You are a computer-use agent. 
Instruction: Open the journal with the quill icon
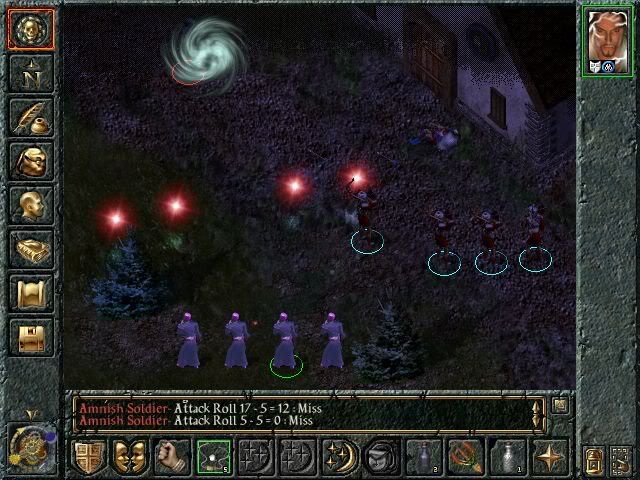point(31,116)
